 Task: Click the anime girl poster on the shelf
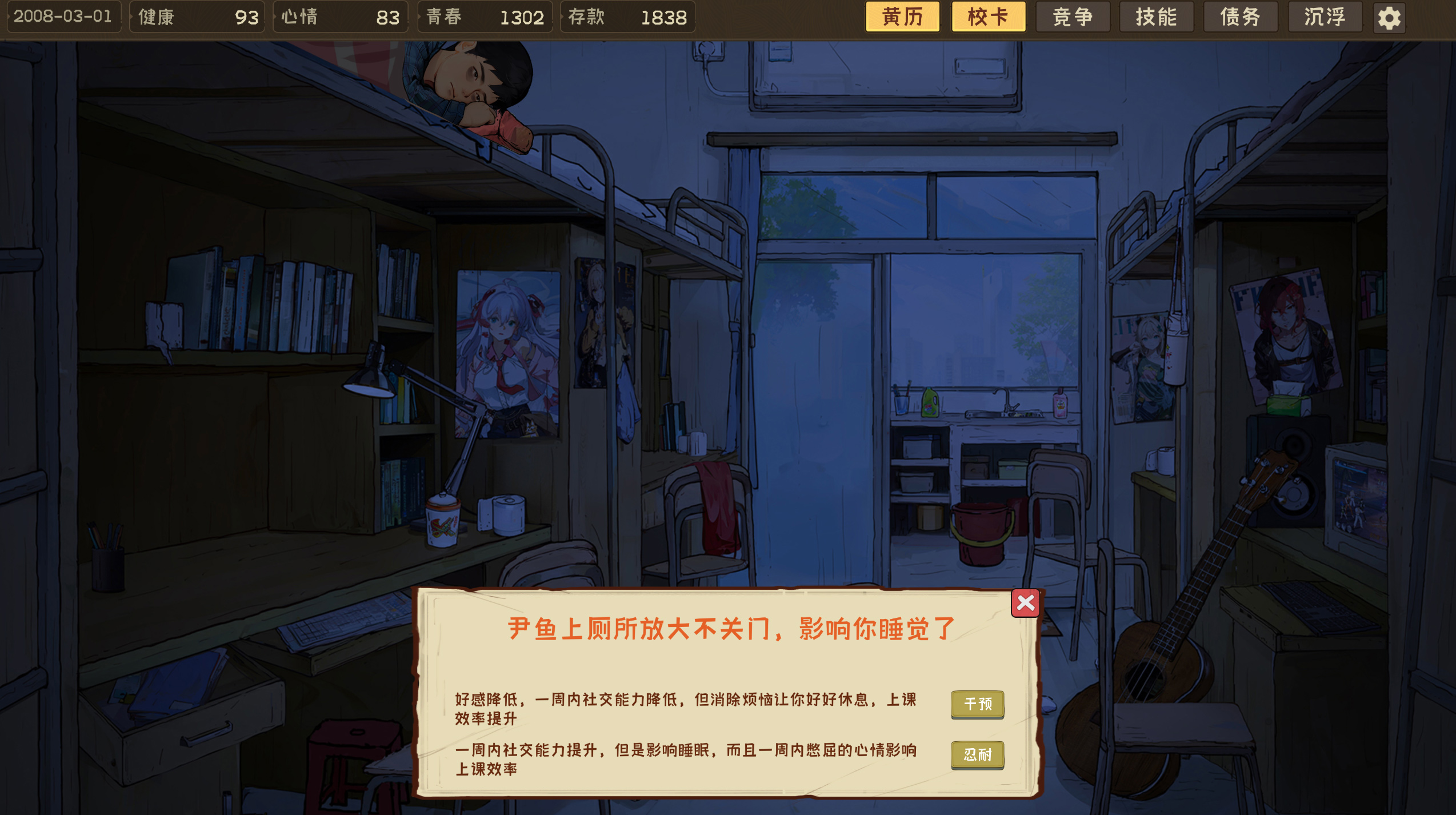point(506,354)
